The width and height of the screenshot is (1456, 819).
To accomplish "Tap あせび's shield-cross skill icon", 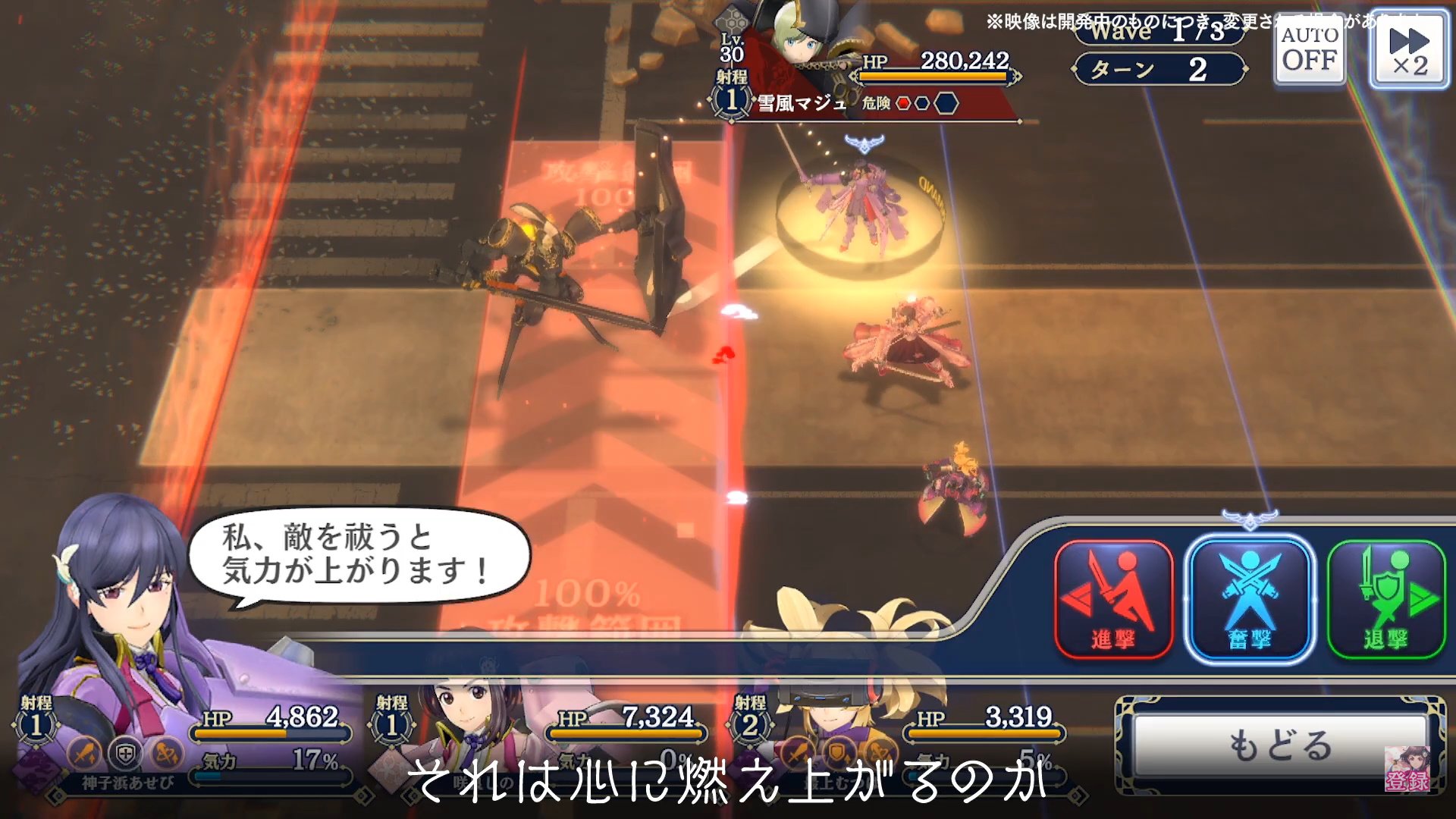I will [125, 753].
